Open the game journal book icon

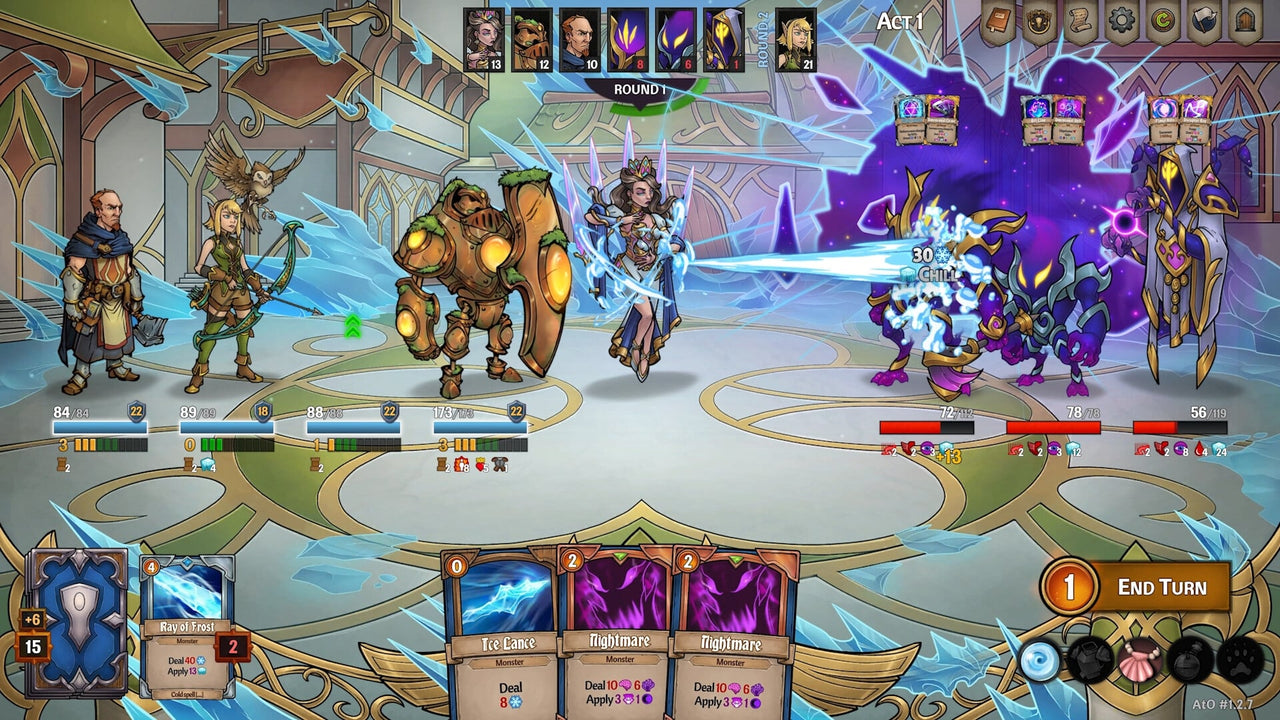tap(999, 22)
